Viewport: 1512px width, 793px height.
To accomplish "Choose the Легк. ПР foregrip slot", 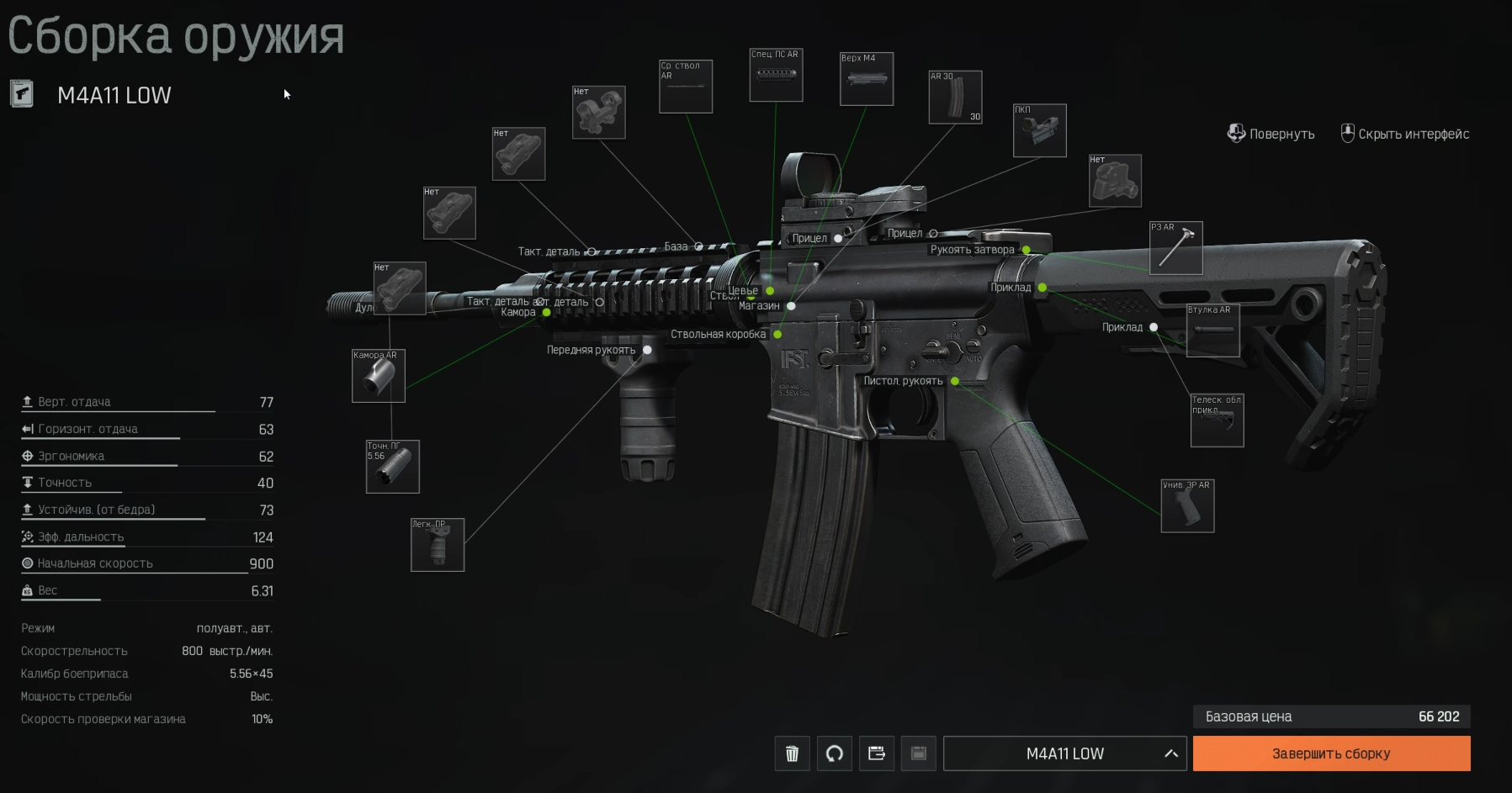I will pyautogui.click(x=438, y=545).
